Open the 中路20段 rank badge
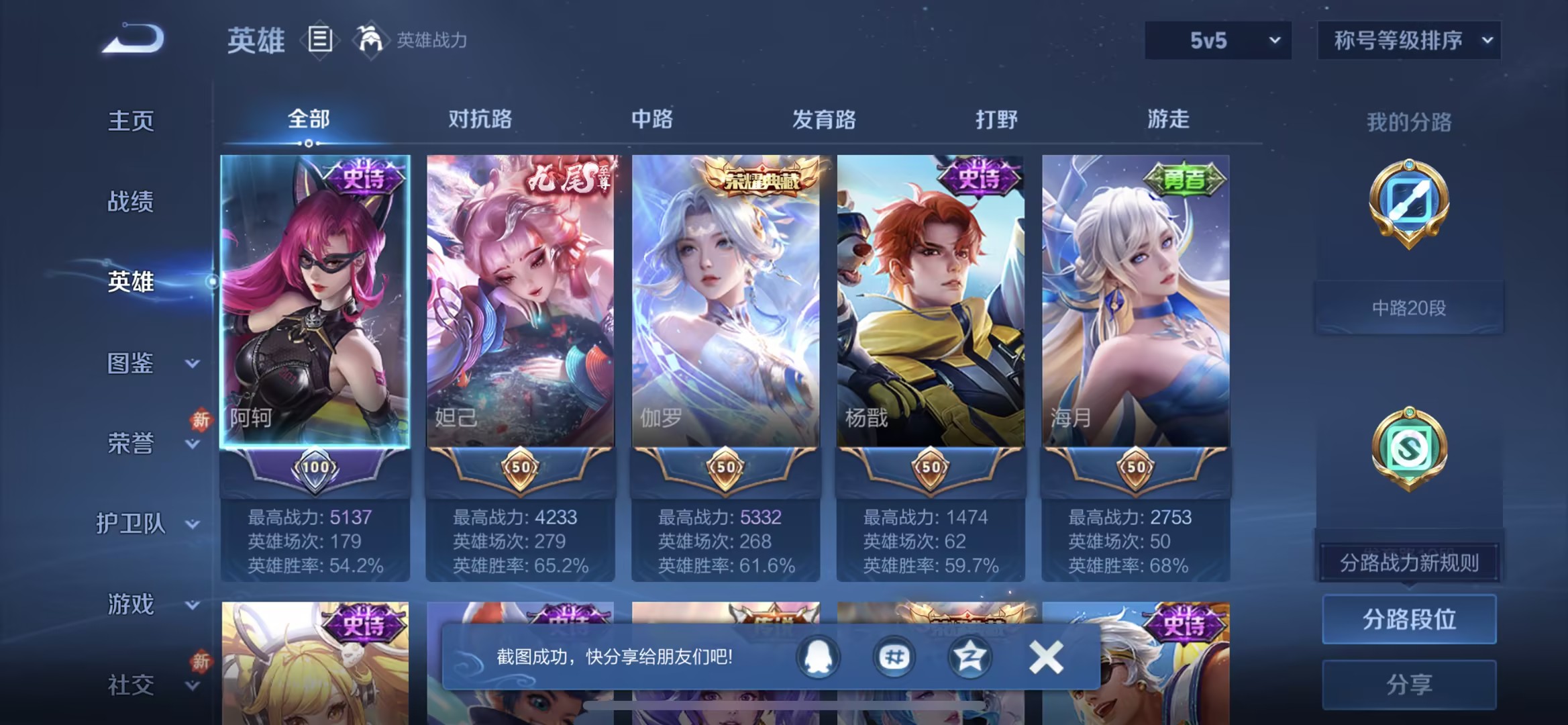 1409,305
